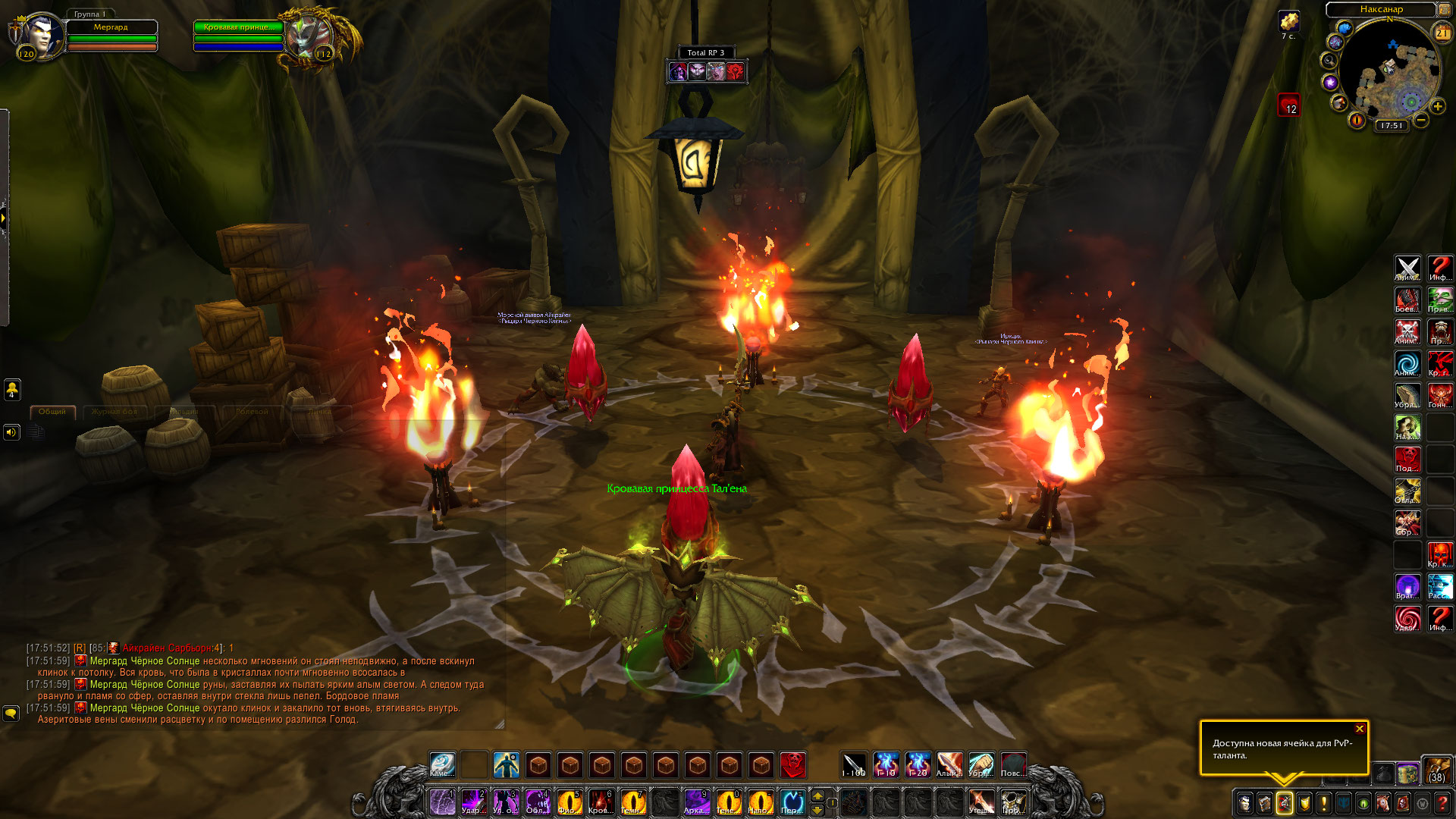This screenshot has width=1456, height=819.
Task: Page up the main action bar
Action: [x=817, y=795]
